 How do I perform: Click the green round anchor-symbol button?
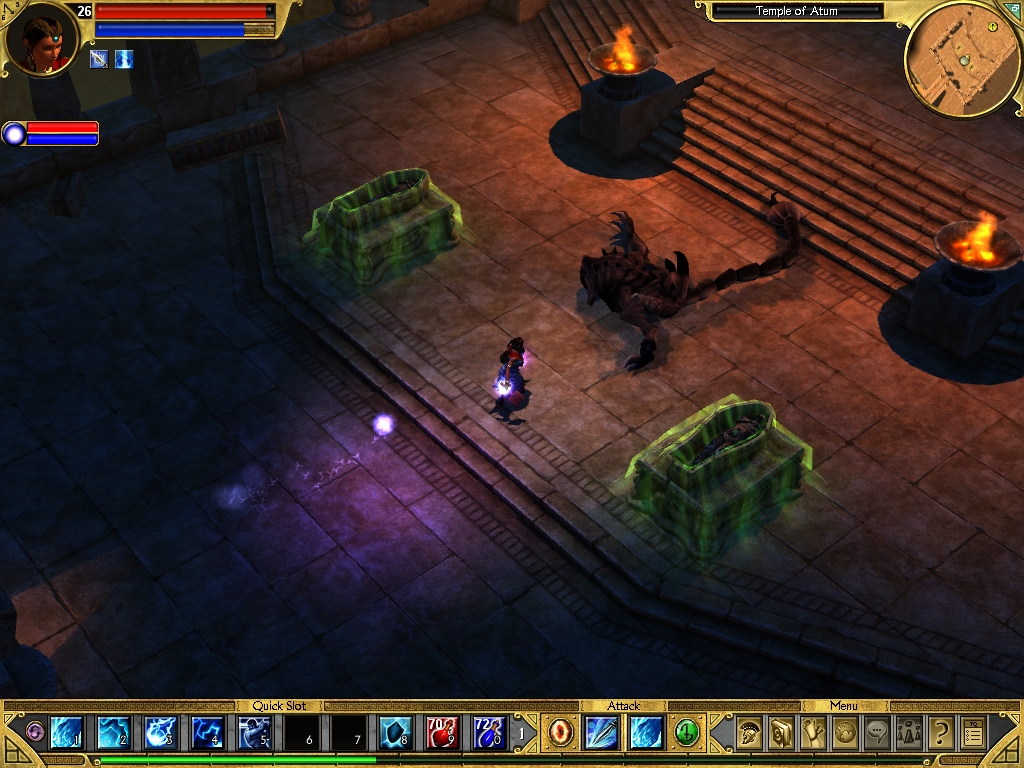(687, 733)
